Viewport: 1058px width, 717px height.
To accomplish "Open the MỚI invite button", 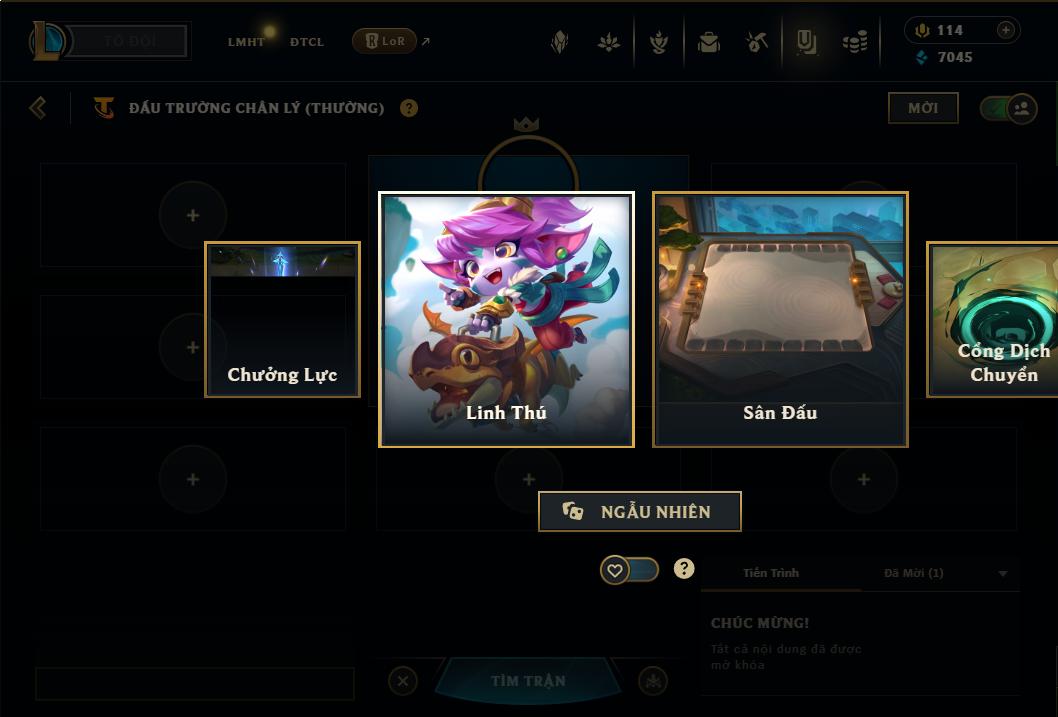I will [922, 108].
